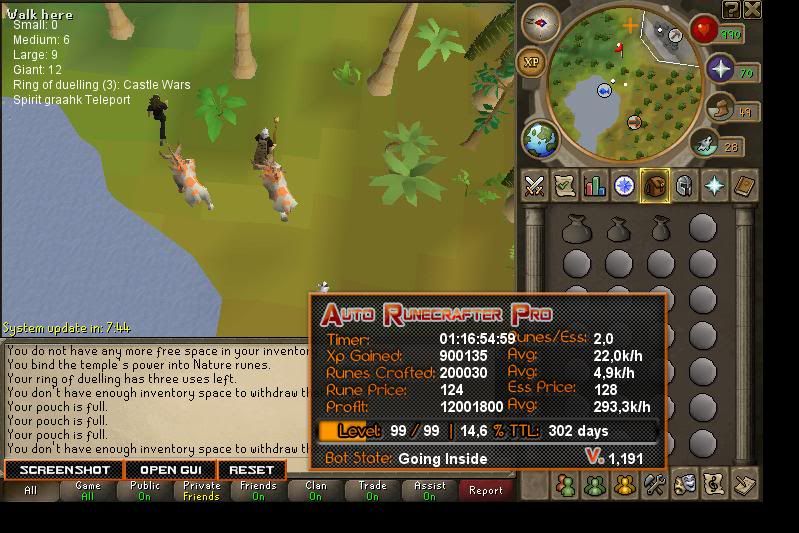This screenshot has height=533, width=799.
Task: Show the skills stats tab
Action: click(595, 186)
